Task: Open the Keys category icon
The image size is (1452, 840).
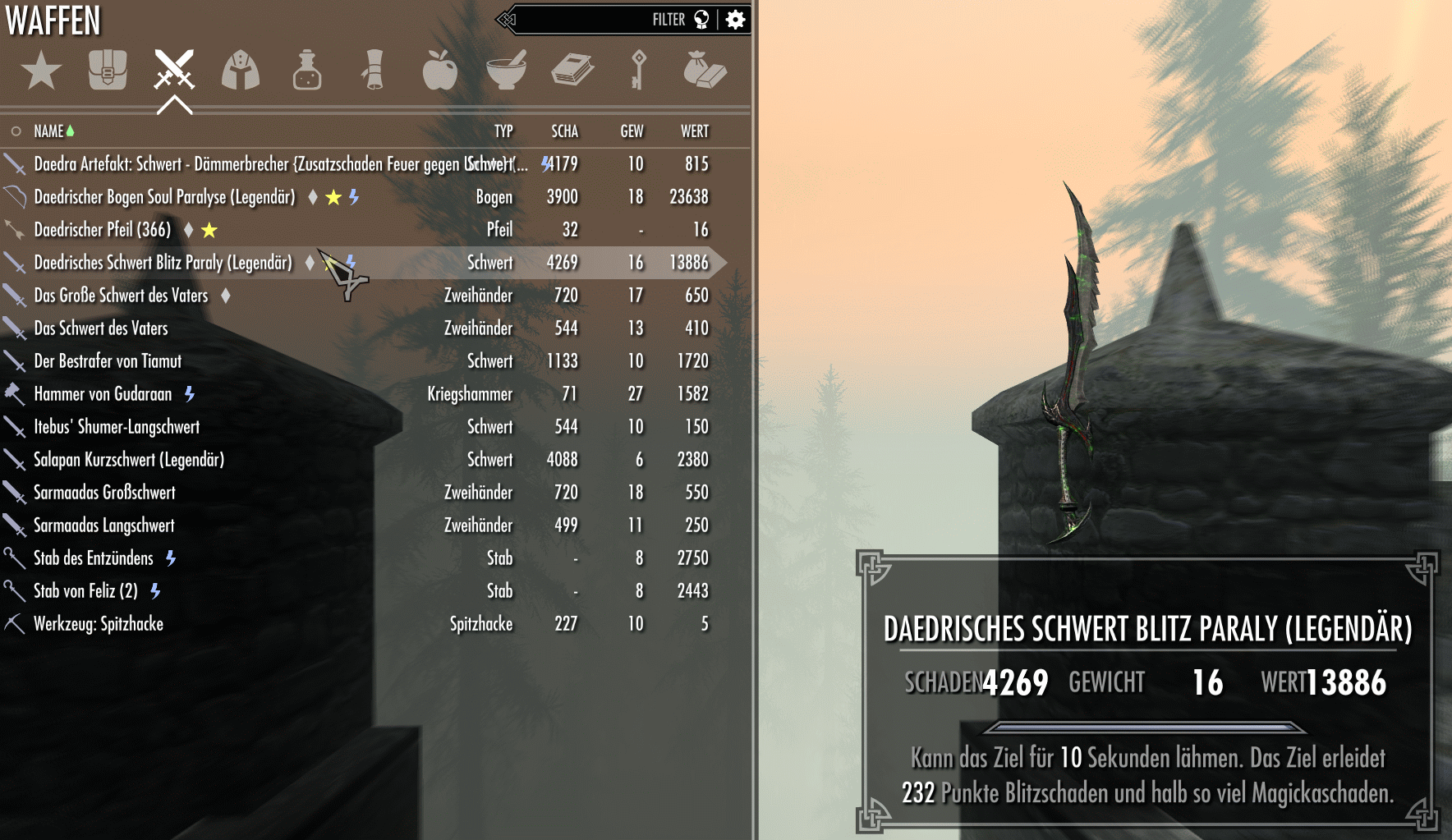Action: pos(639,72)
